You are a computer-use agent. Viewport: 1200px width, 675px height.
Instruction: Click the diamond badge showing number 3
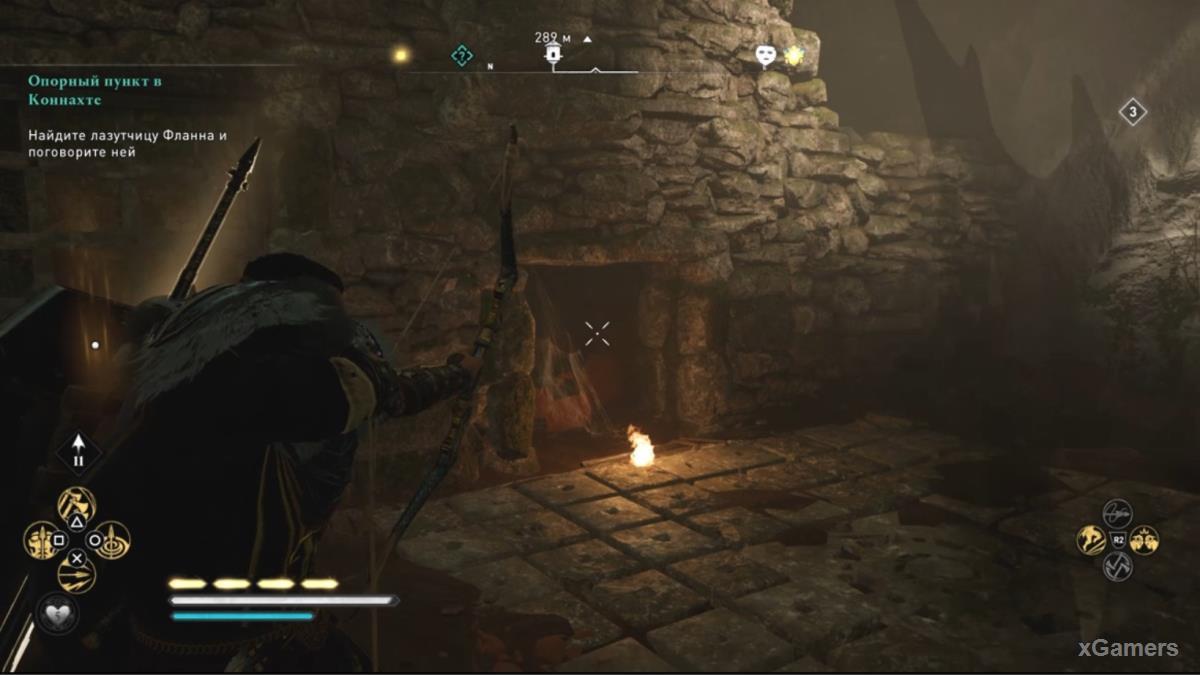1132,112
